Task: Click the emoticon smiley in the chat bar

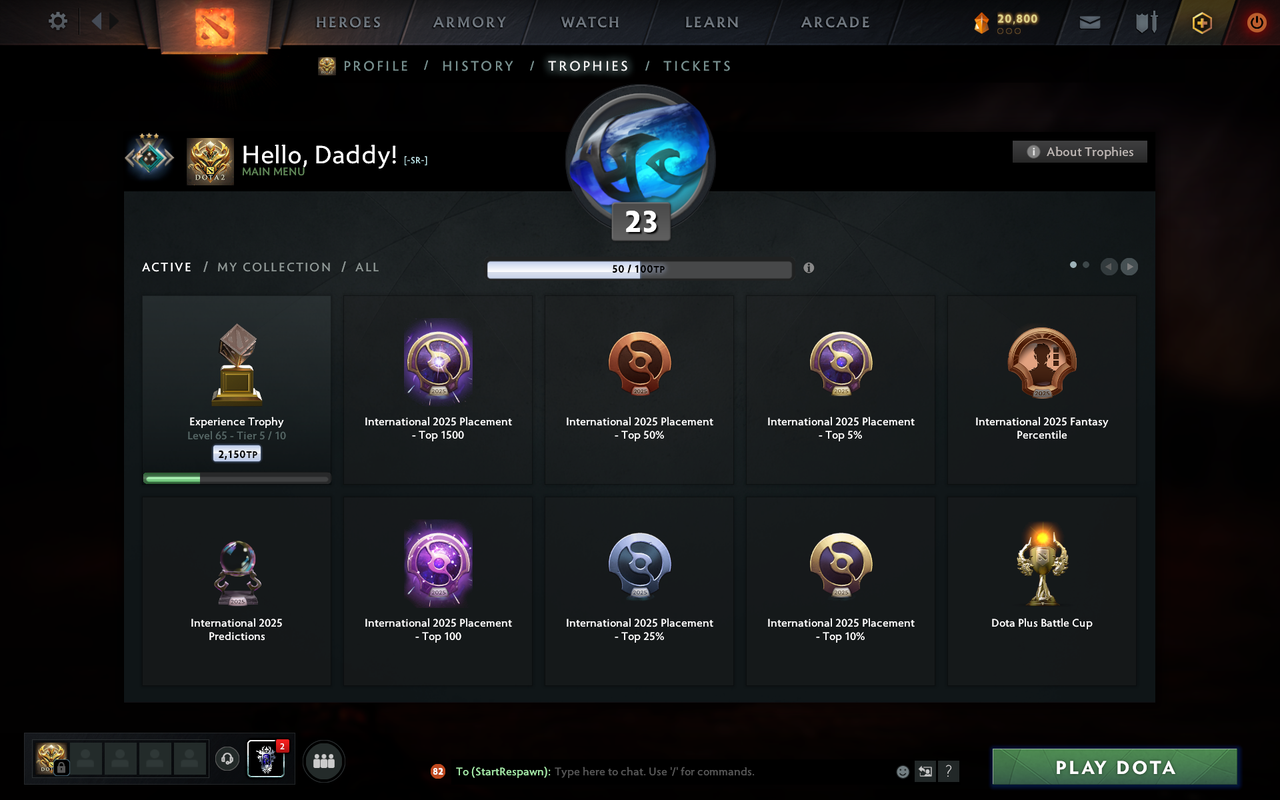Action: pos(901,771)
